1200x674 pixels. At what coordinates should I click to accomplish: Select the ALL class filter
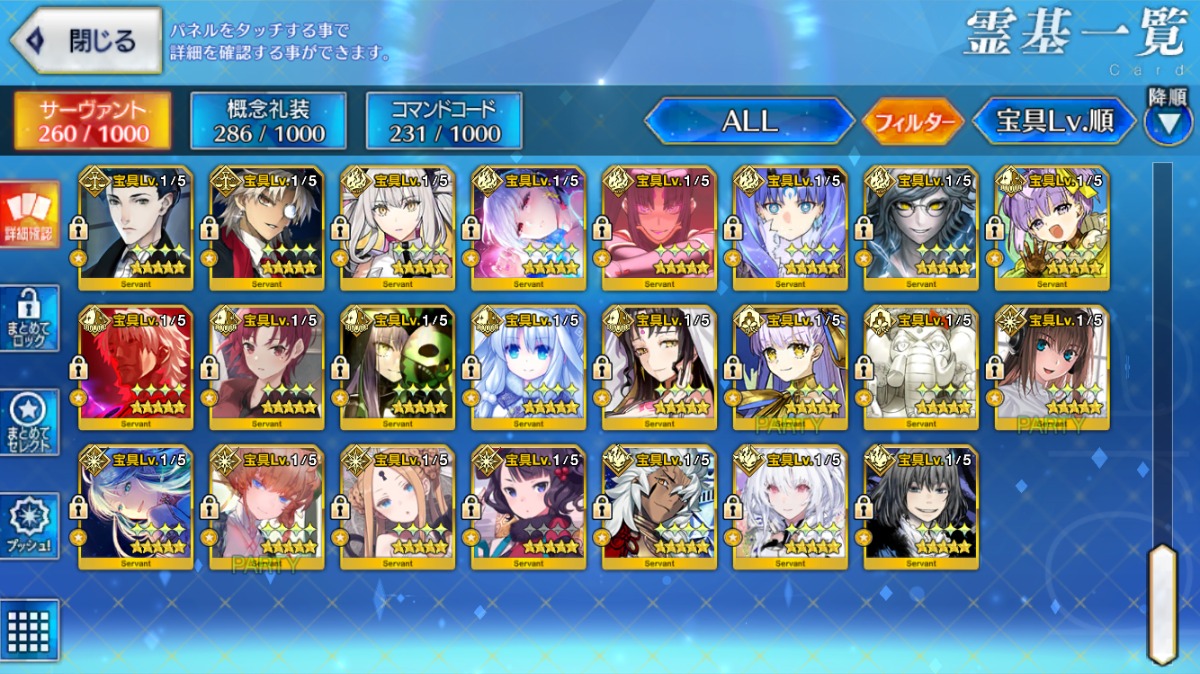749,122
